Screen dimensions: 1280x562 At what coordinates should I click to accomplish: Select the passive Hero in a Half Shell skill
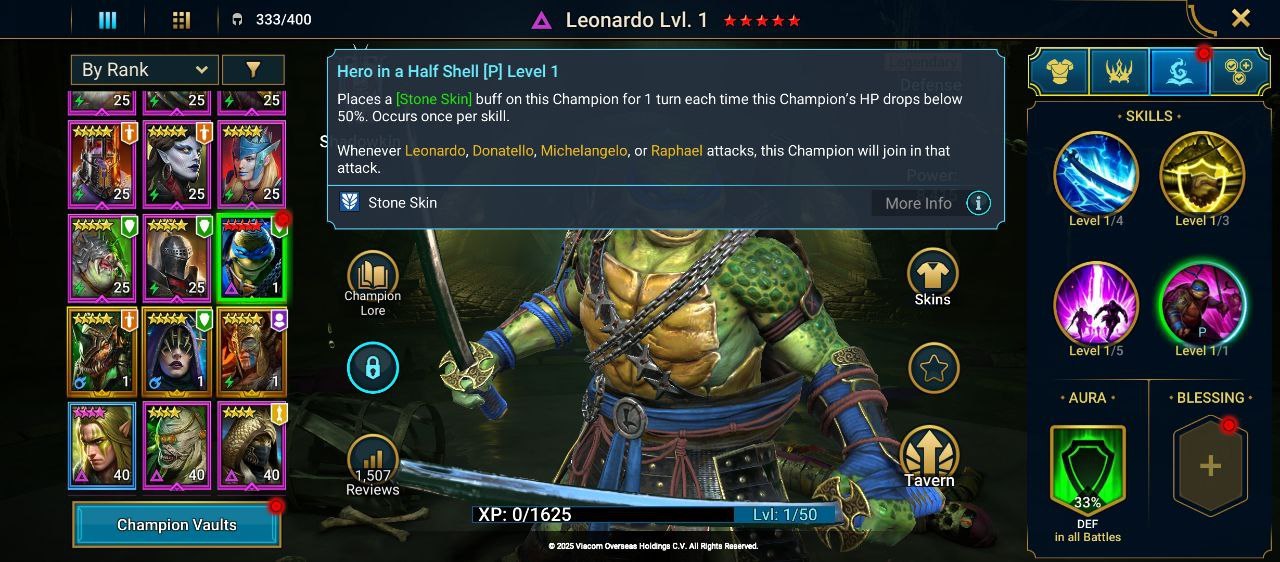pos(1202,304)
